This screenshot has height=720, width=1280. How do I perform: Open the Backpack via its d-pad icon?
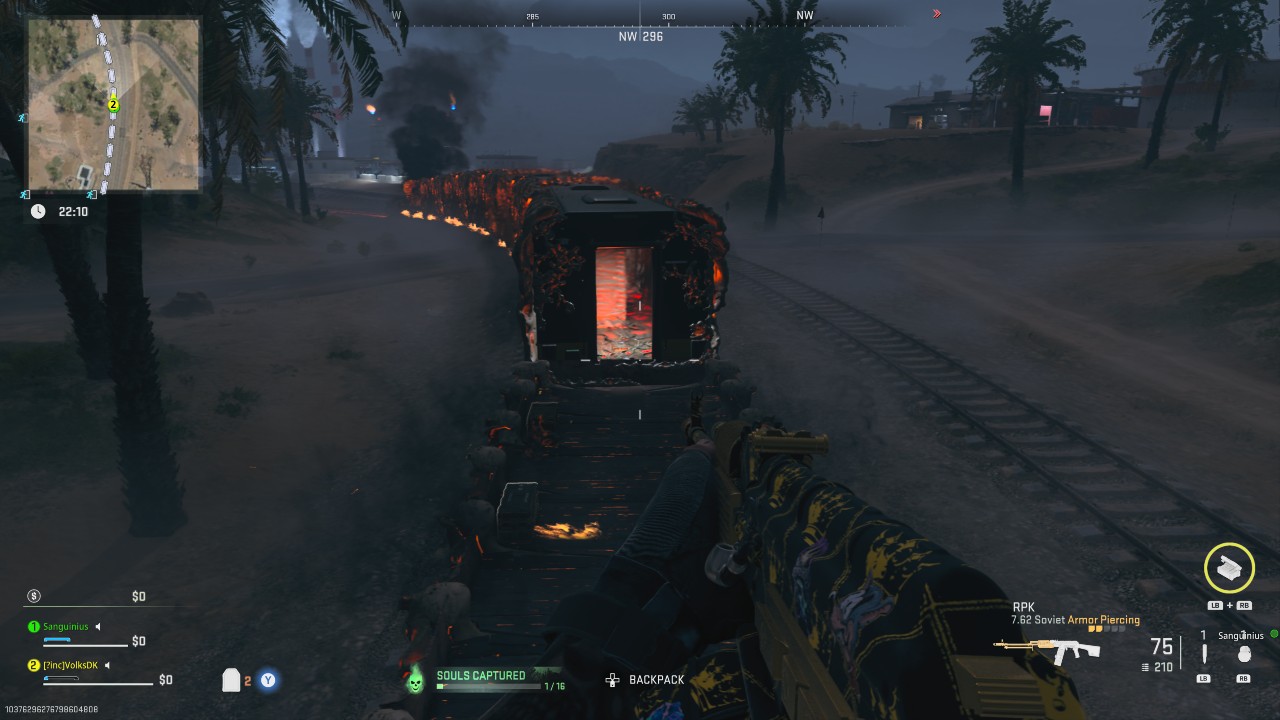(x=611, y=679)
